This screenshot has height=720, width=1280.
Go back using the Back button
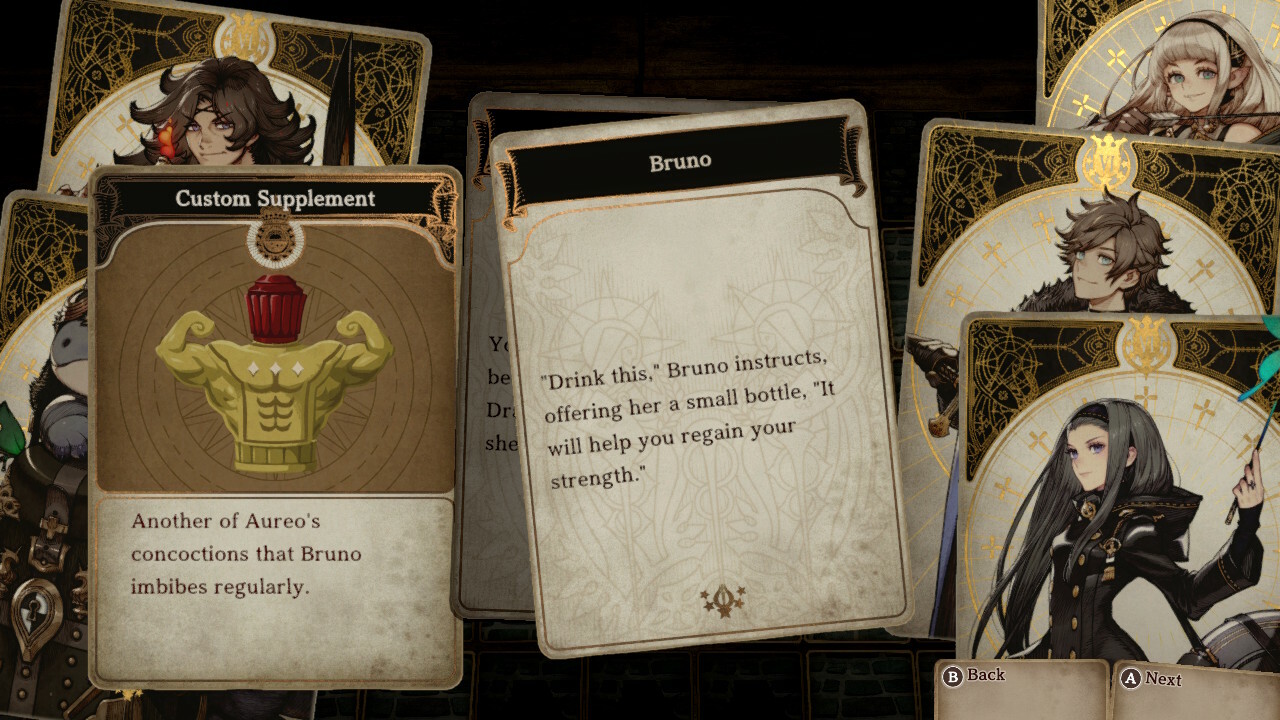[x=973, y=676]
